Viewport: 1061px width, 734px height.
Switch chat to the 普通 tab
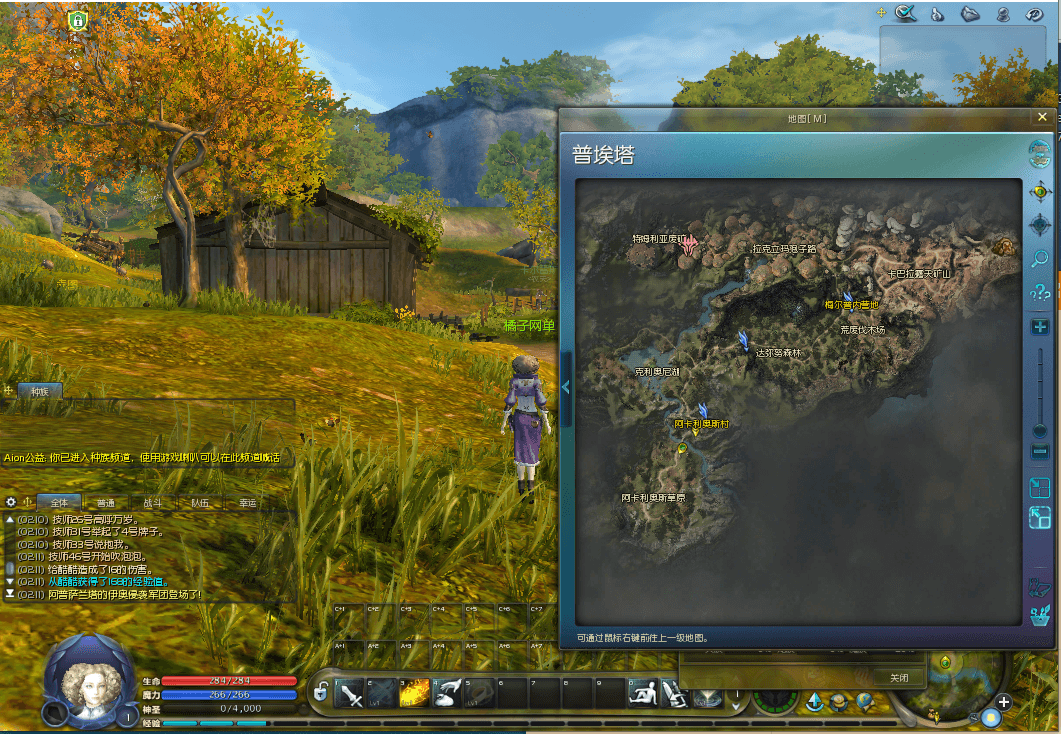[x=105, y=503]
